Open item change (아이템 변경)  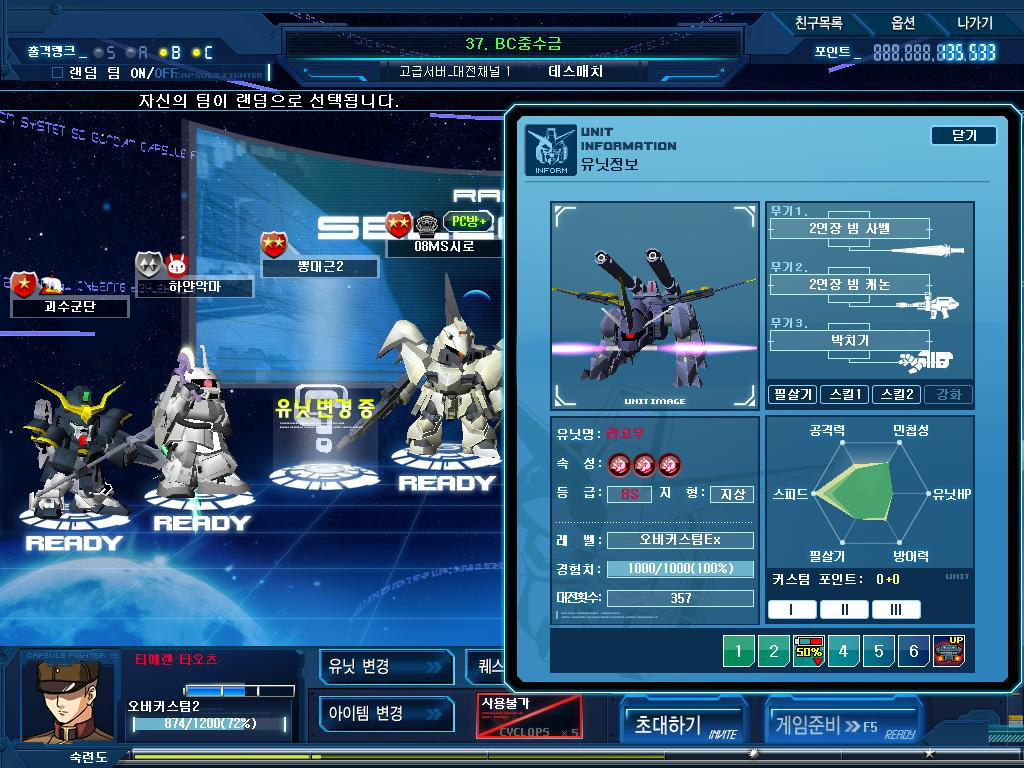pyautogui.click(x=386, y=713)
